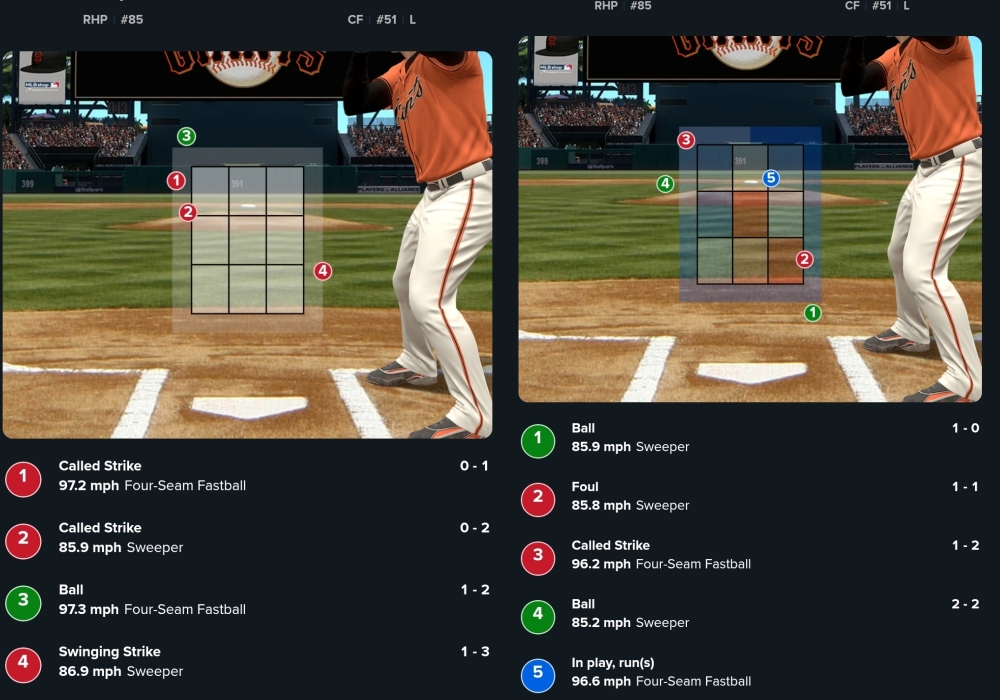The height and width of the screenshot is (700, 1000).
Task: Click the blue pitch 5 marker on strike zone
Action: [x=770, y=178]
